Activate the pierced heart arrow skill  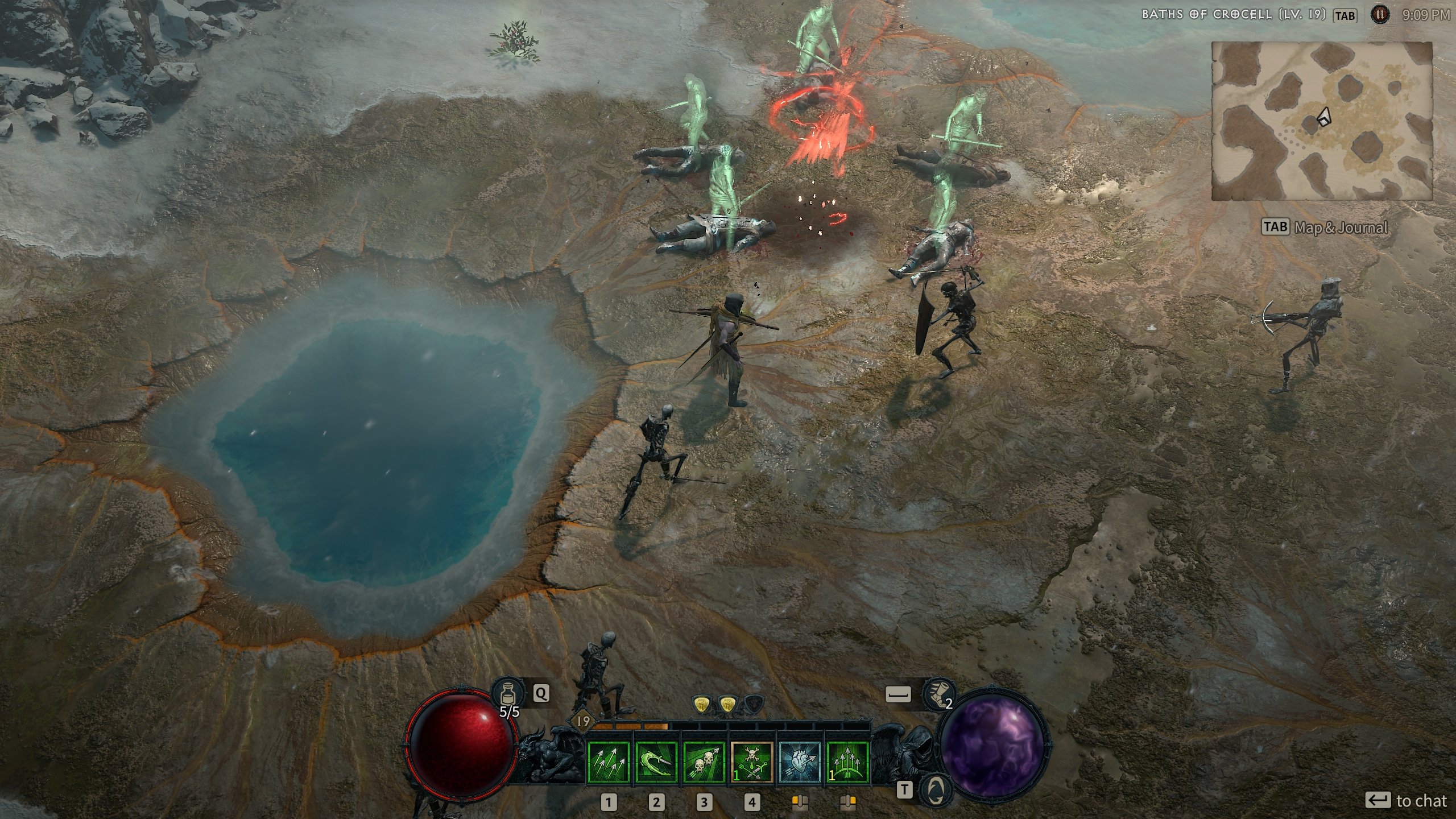click(800, 763)
